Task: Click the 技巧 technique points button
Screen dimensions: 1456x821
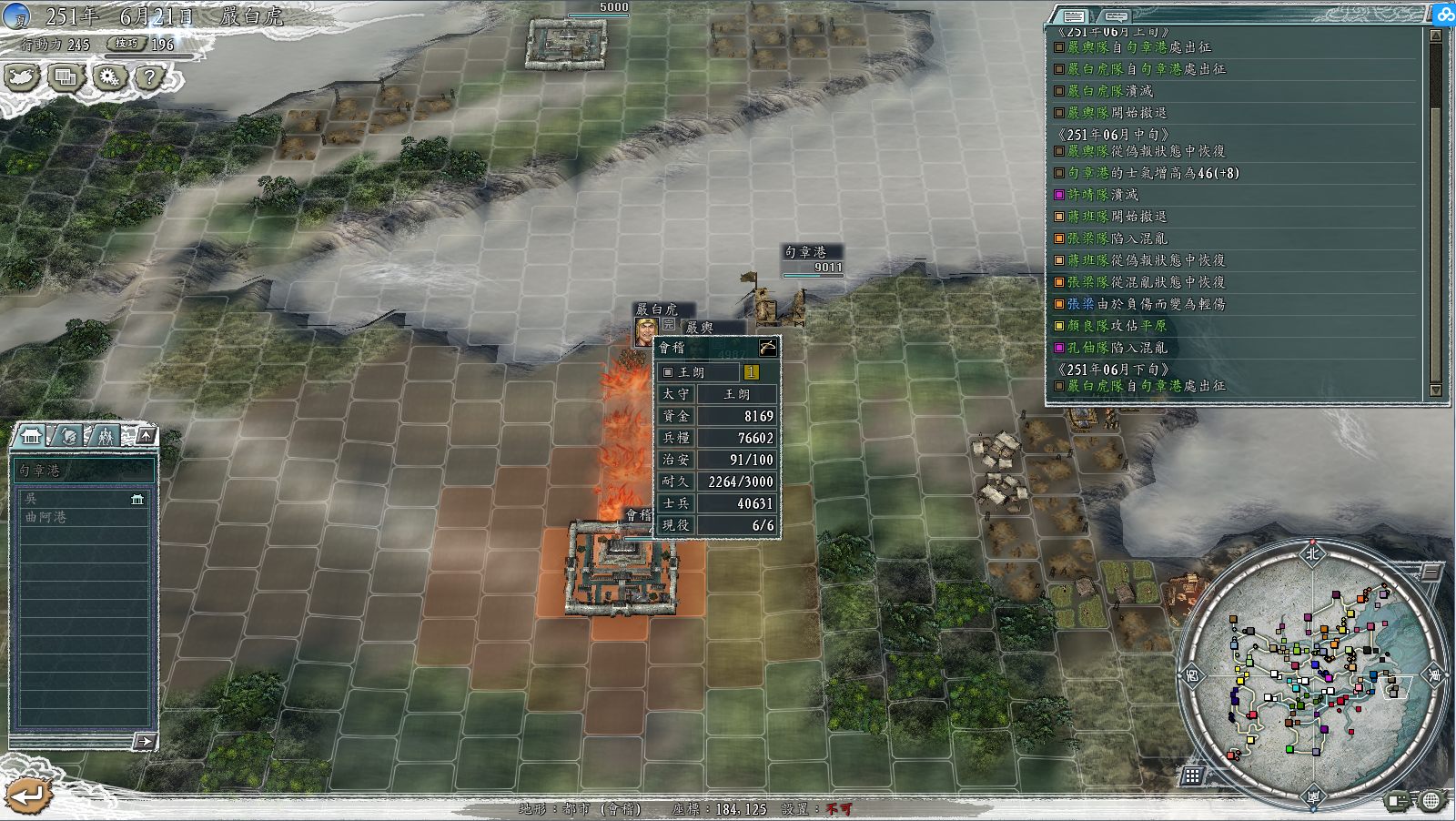Action: 126,44
